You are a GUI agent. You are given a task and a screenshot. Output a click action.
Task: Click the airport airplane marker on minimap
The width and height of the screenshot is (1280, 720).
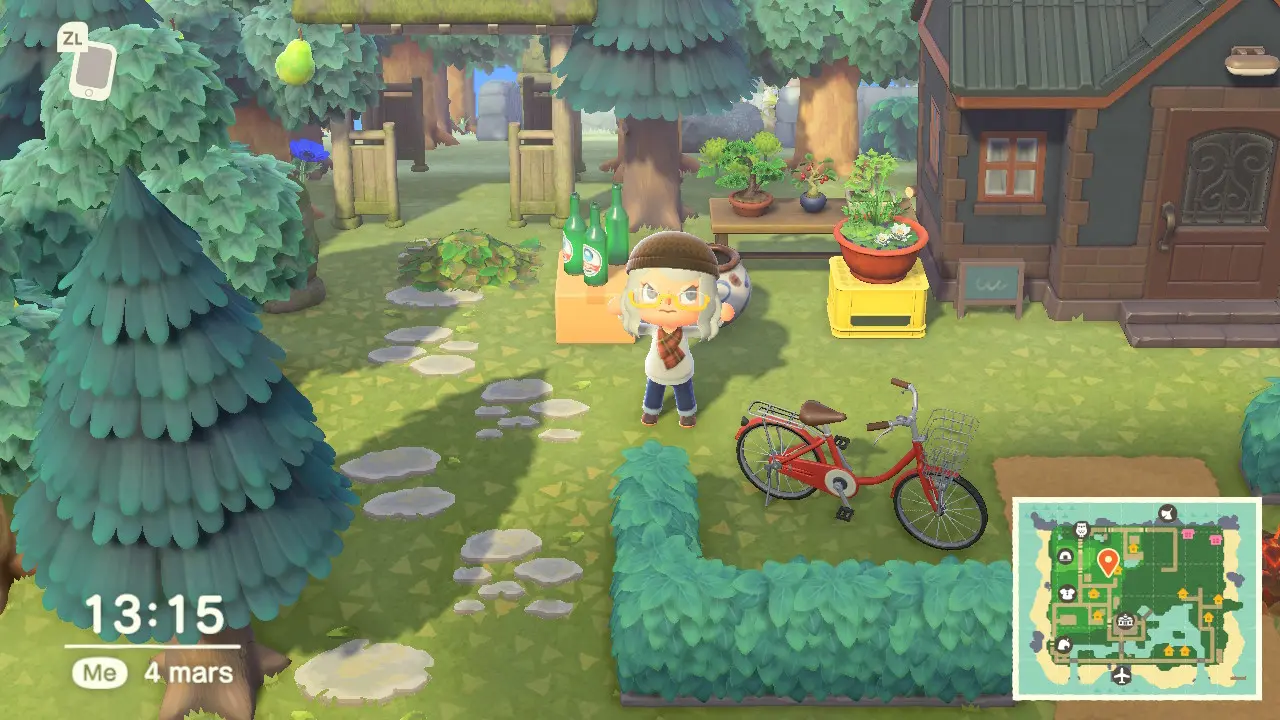pyautogui.click(x=1121, y=675)
